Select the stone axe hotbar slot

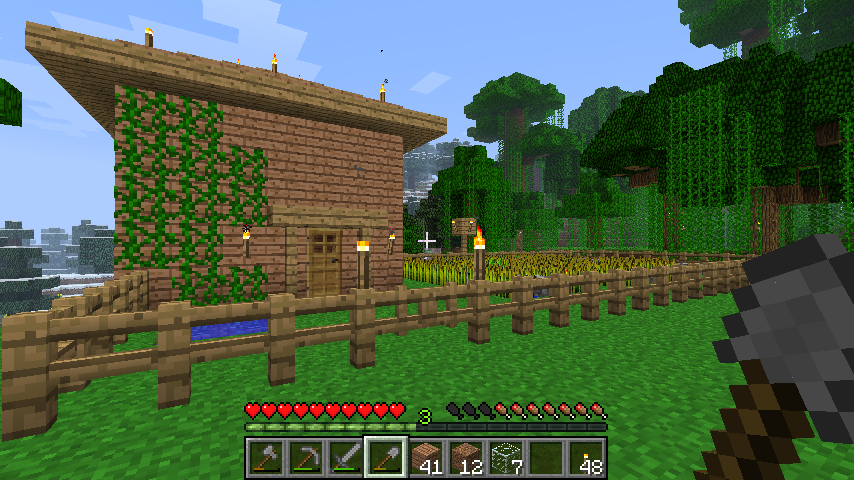(x=265, y=458)
